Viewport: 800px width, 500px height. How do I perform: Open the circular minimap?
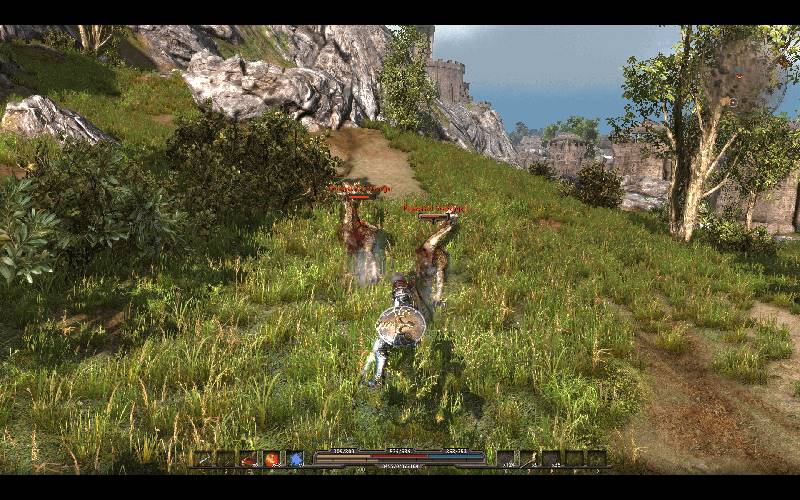coord(741,74)
